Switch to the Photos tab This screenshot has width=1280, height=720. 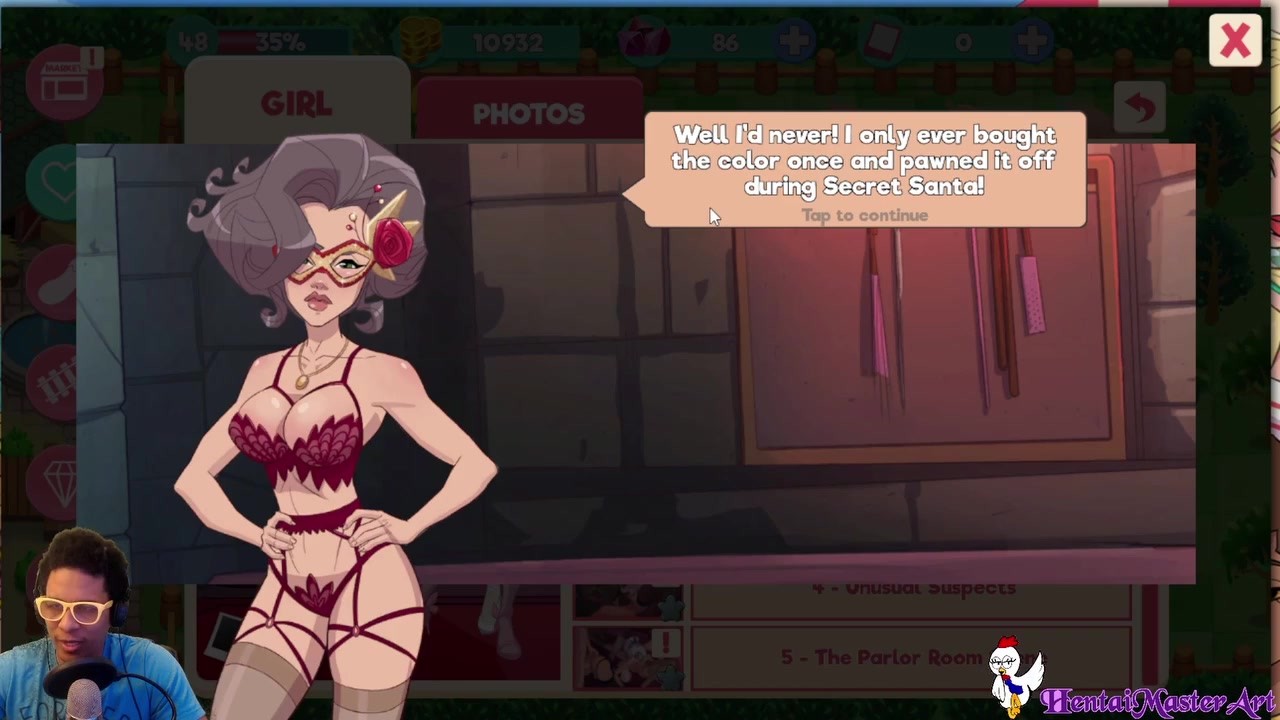point(528,113)
